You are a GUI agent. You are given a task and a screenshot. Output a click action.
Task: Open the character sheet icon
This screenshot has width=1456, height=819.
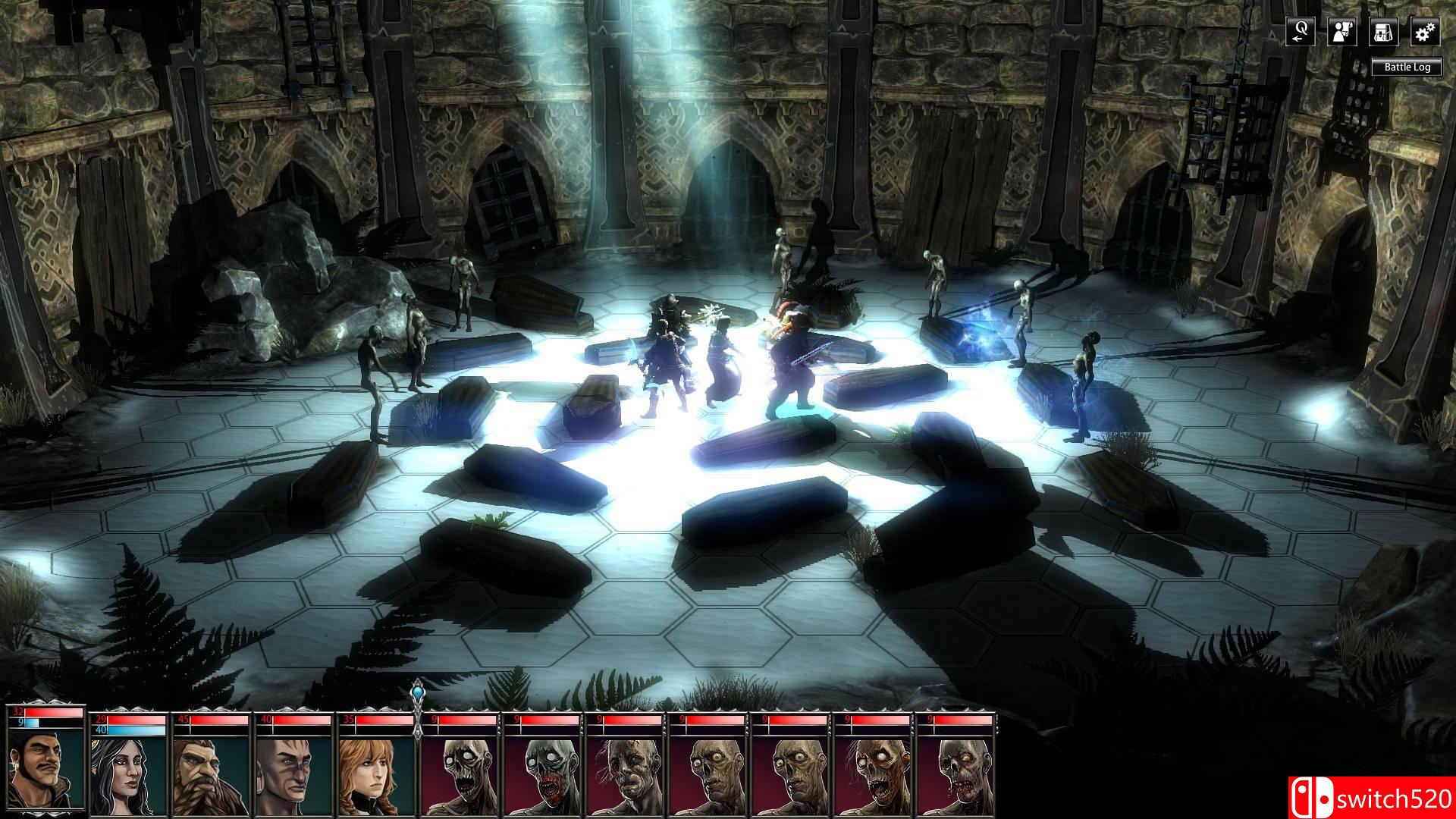tap(1342, 31)
